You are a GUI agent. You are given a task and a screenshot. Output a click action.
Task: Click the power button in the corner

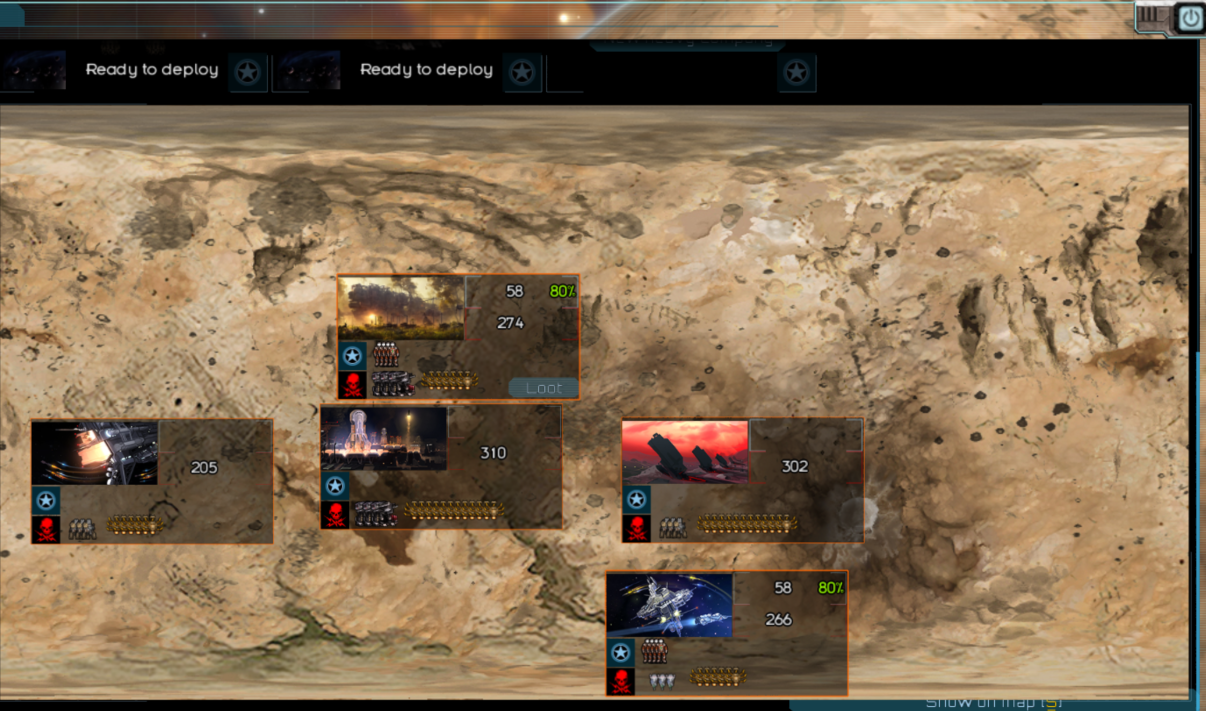(1189, 18)
